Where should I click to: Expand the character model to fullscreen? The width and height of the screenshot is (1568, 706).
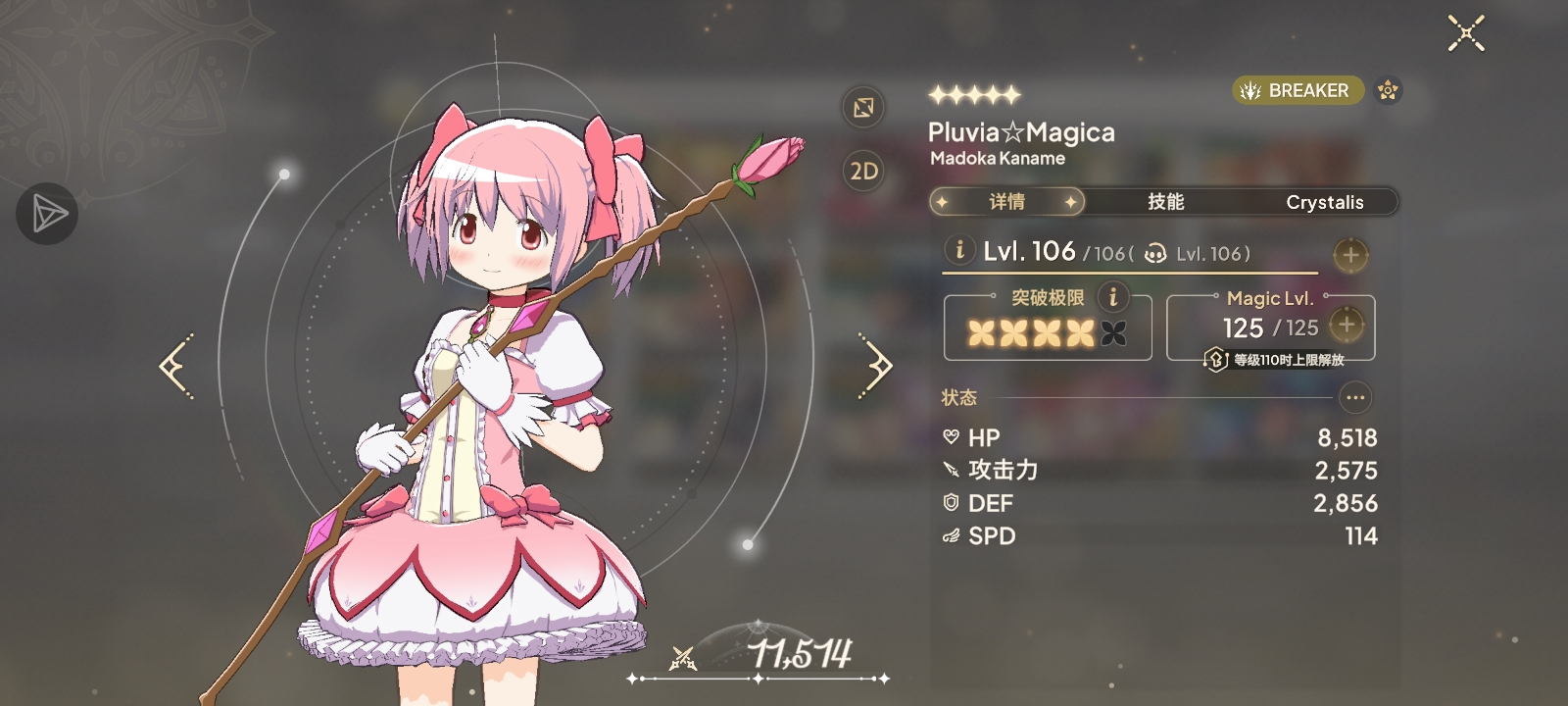click(863, 107)
